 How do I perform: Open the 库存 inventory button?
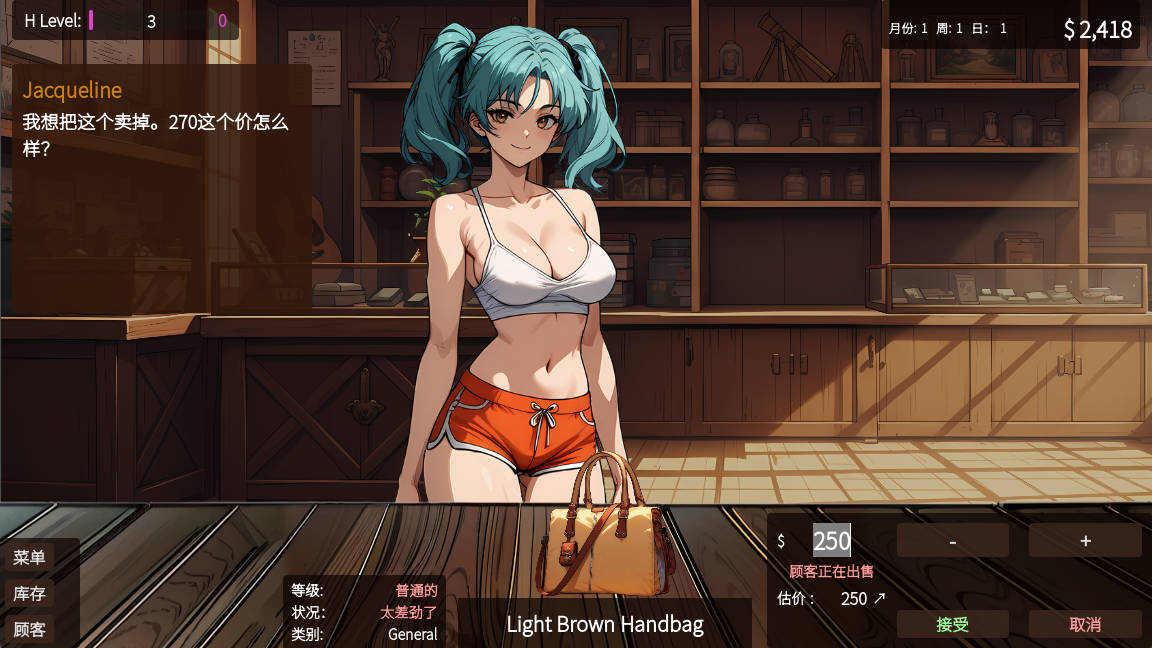click(x=30, y=593)
